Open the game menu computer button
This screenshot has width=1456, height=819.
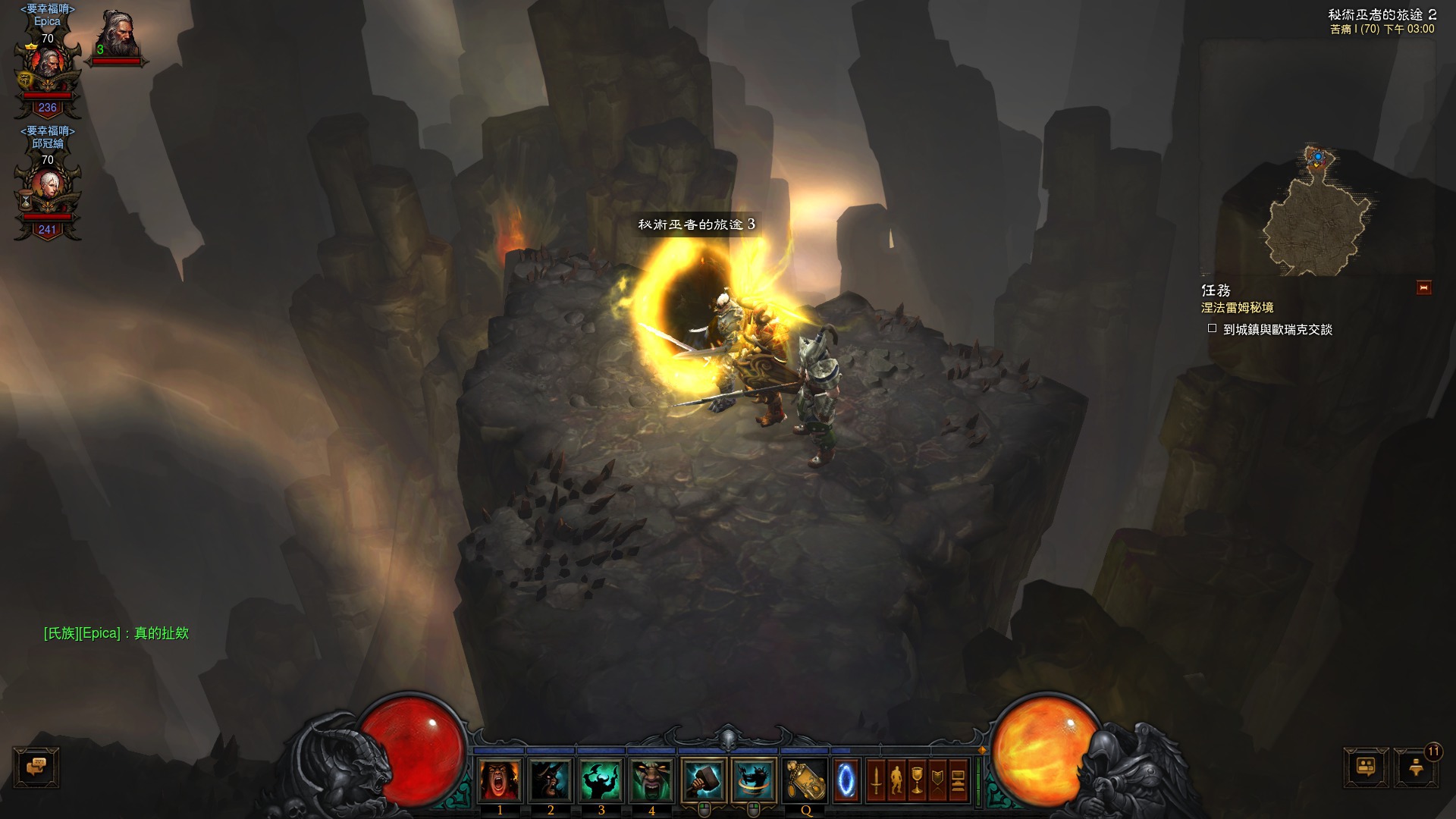coord(958,780)
